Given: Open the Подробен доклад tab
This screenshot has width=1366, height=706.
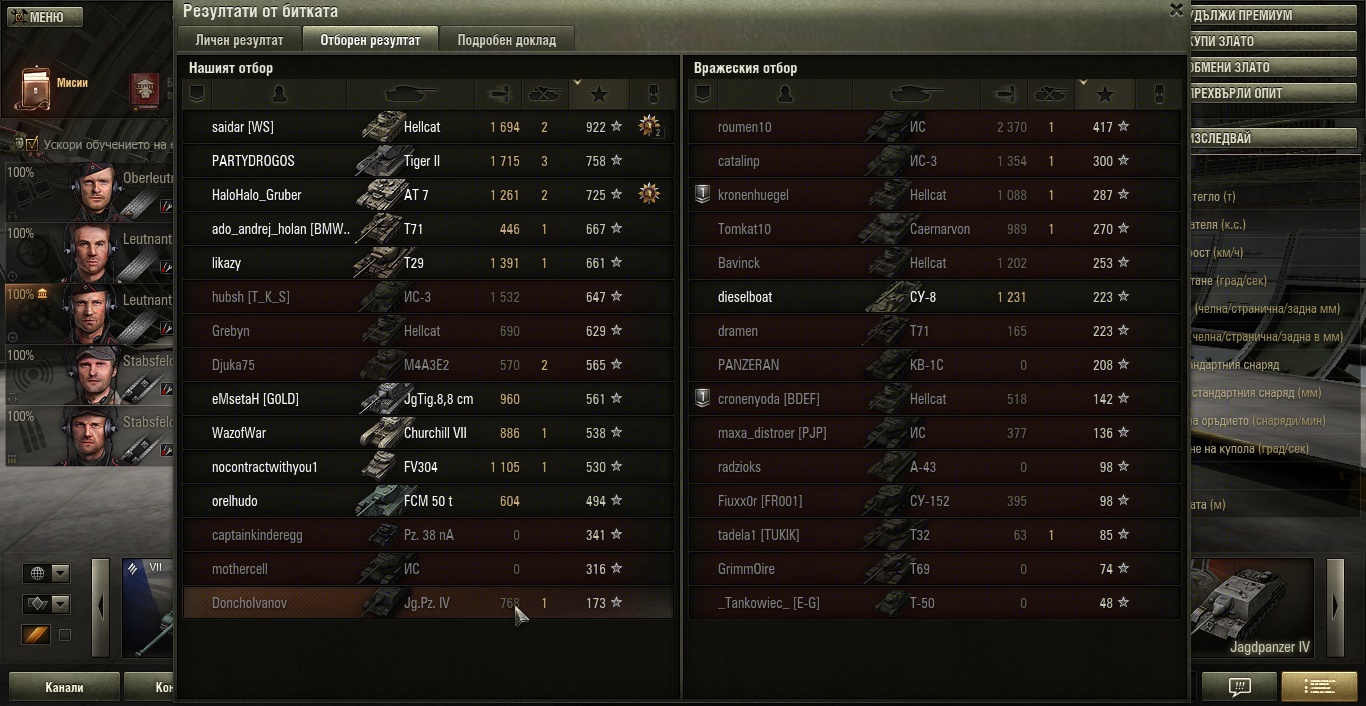Looking at the screenshot, I should pos(507,40).
